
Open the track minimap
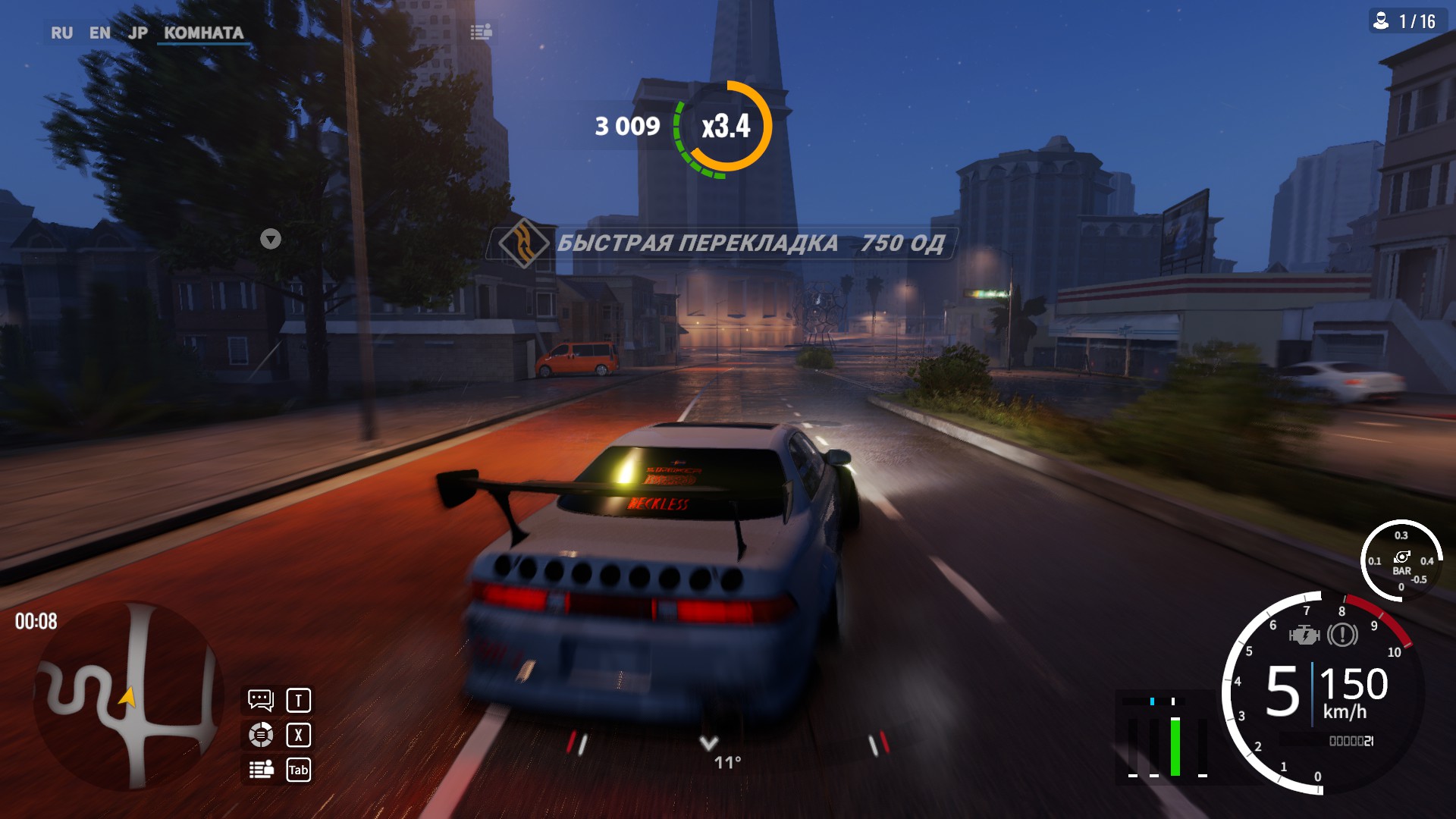pos(127,696)
